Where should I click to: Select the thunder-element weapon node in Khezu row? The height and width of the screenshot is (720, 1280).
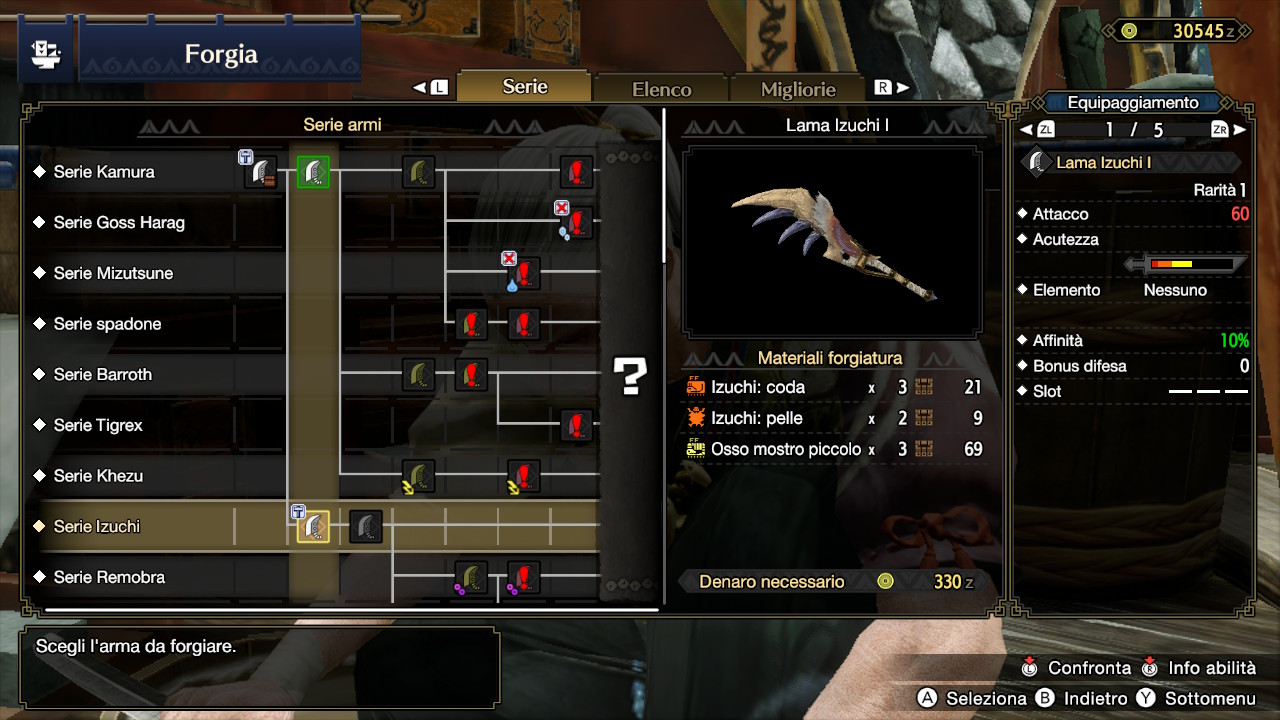click(x=418, y=477)
